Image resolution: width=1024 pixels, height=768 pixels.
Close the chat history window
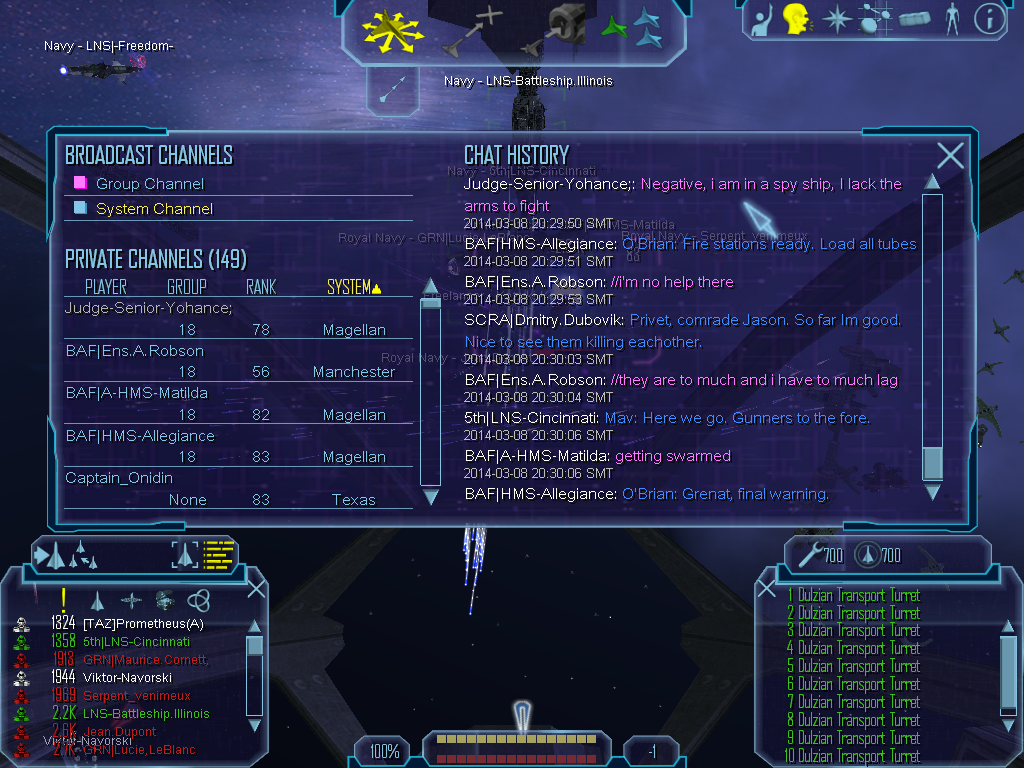[950, 155]
